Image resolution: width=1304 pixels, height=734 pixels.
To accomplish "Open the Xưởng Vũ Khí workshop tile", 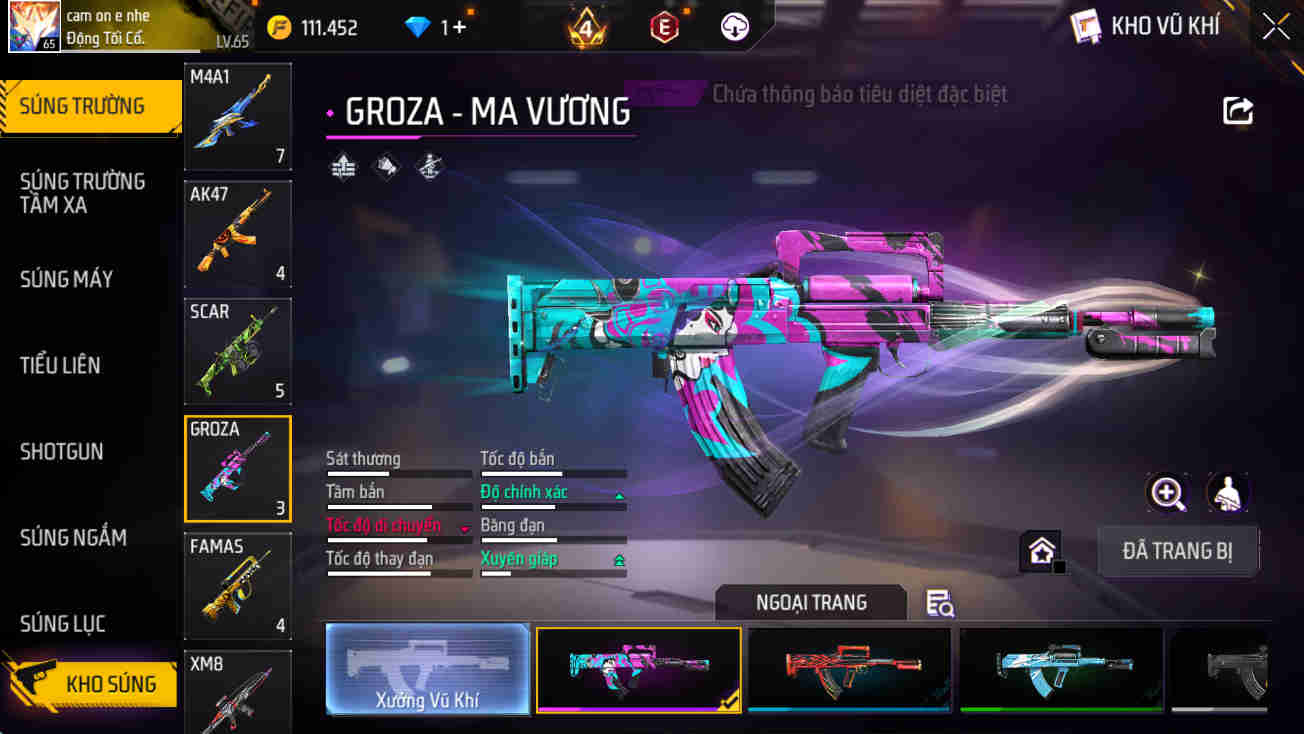I will 428,669.
